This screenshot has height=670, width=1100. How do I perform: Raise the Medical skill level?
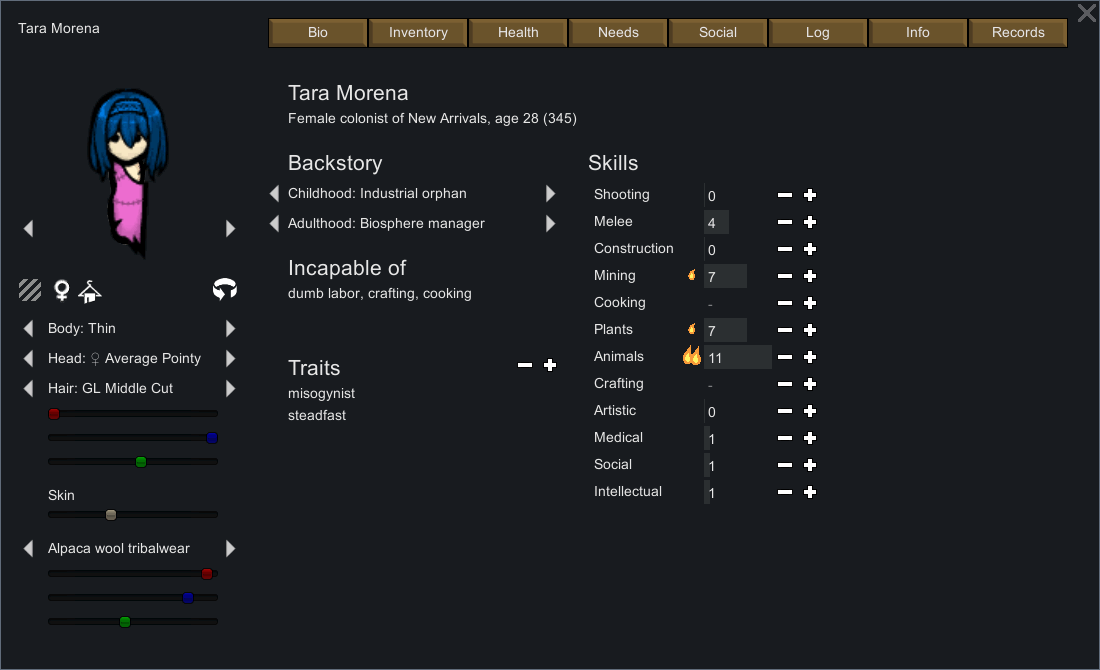pos(810,438)
